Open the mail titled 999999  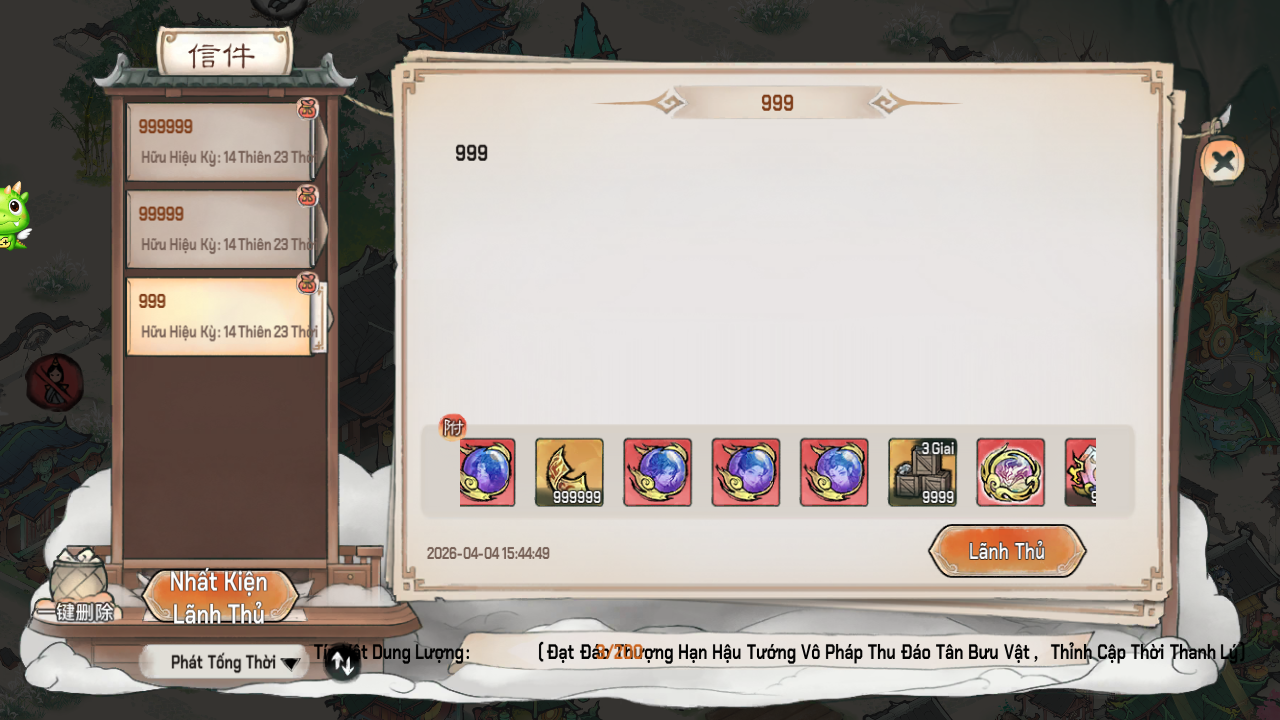[222, 141]
